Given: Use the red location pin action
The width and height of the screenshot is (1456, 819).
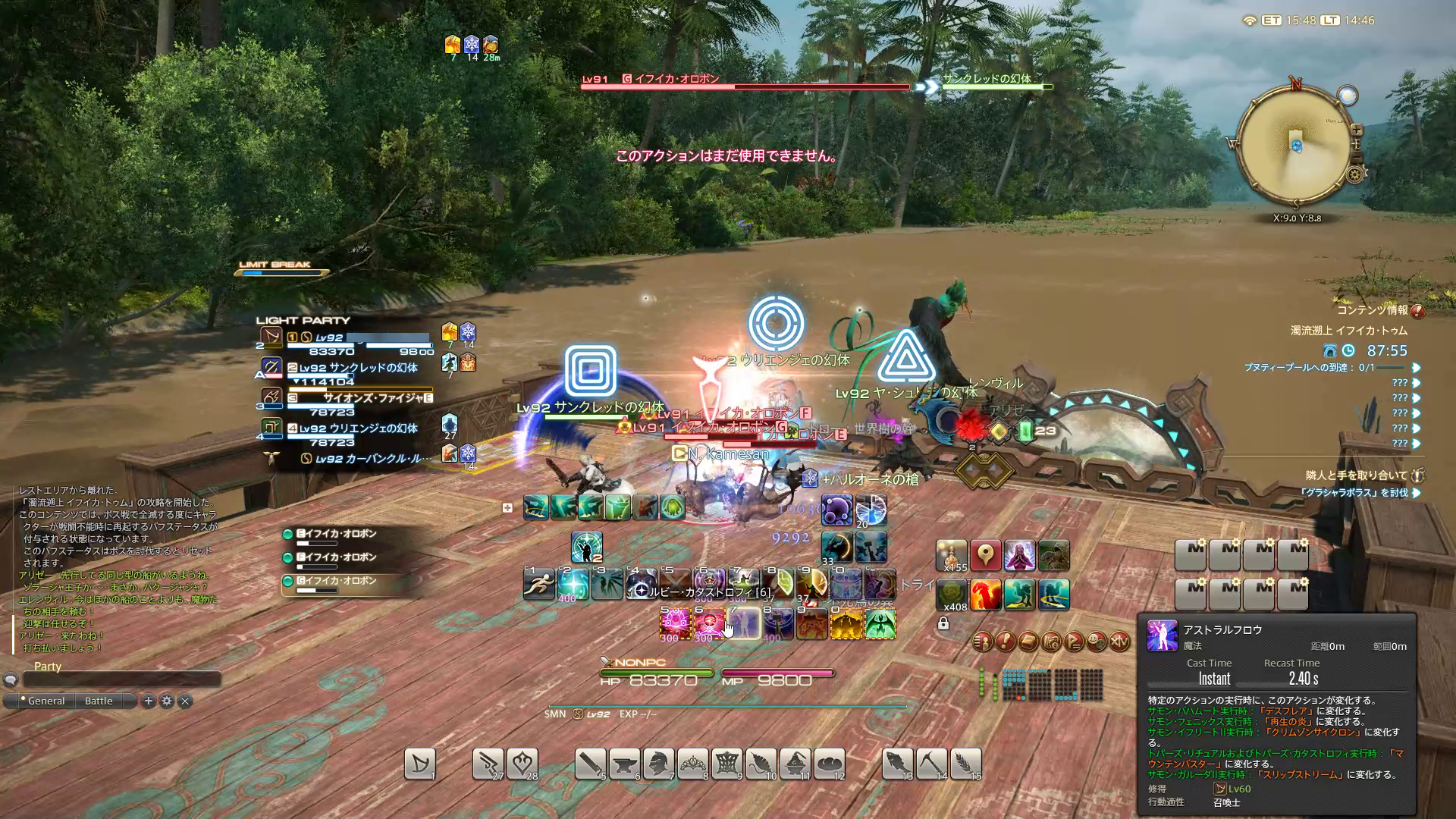Looking at the screenshot, I should tap(985, 556).
